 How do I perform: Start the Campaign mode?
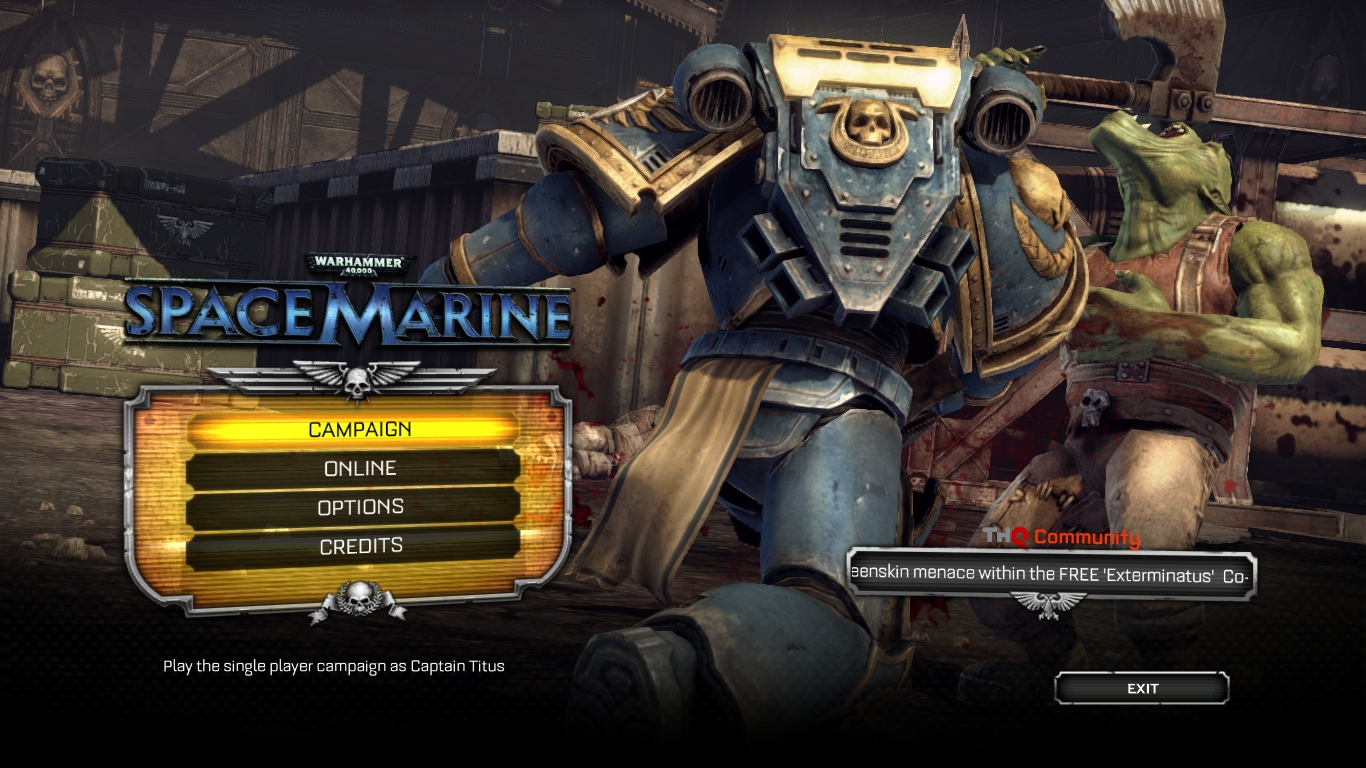pos(359,429)
